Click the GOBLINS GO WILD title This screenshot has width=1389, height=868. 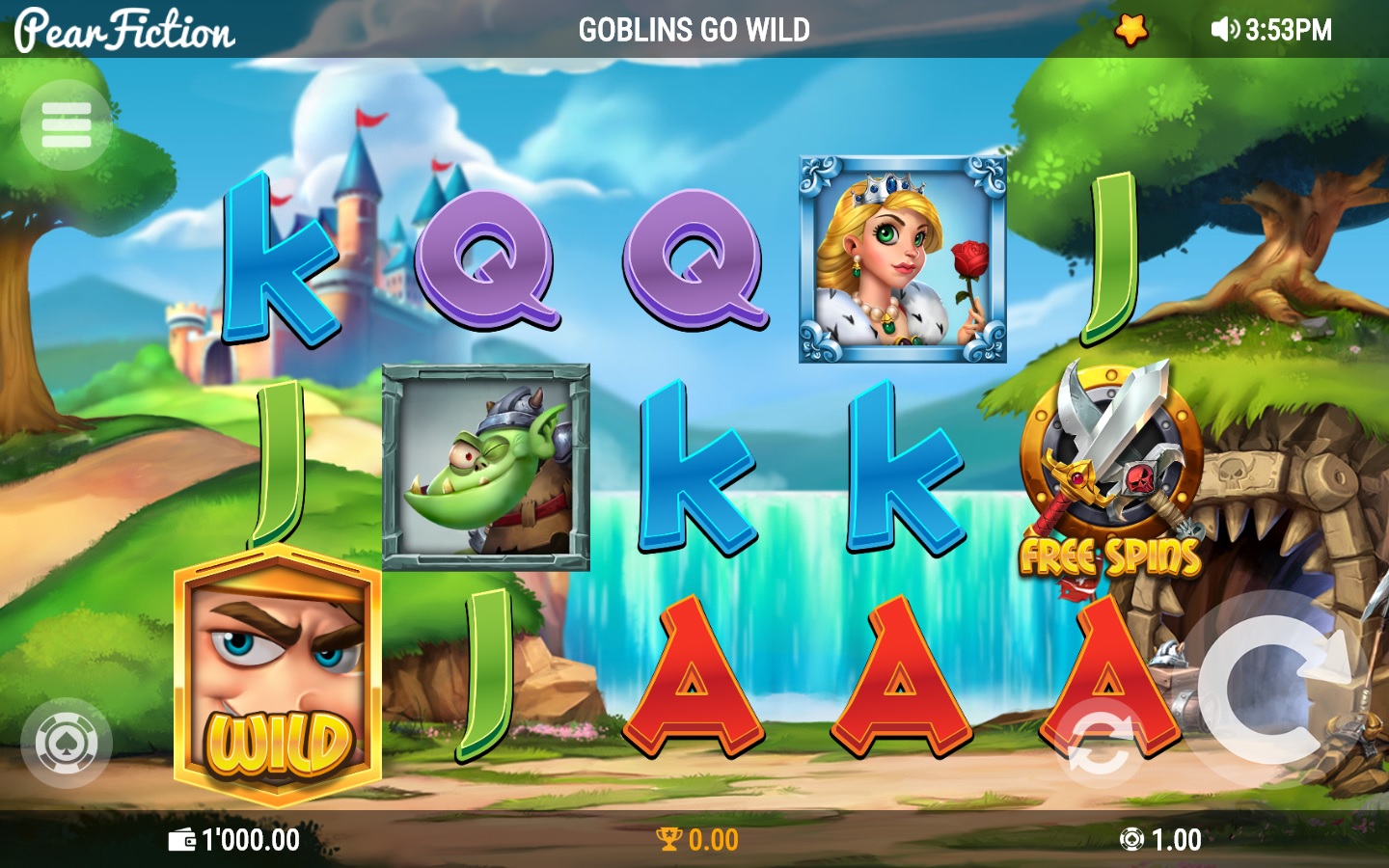coord(694,29)
